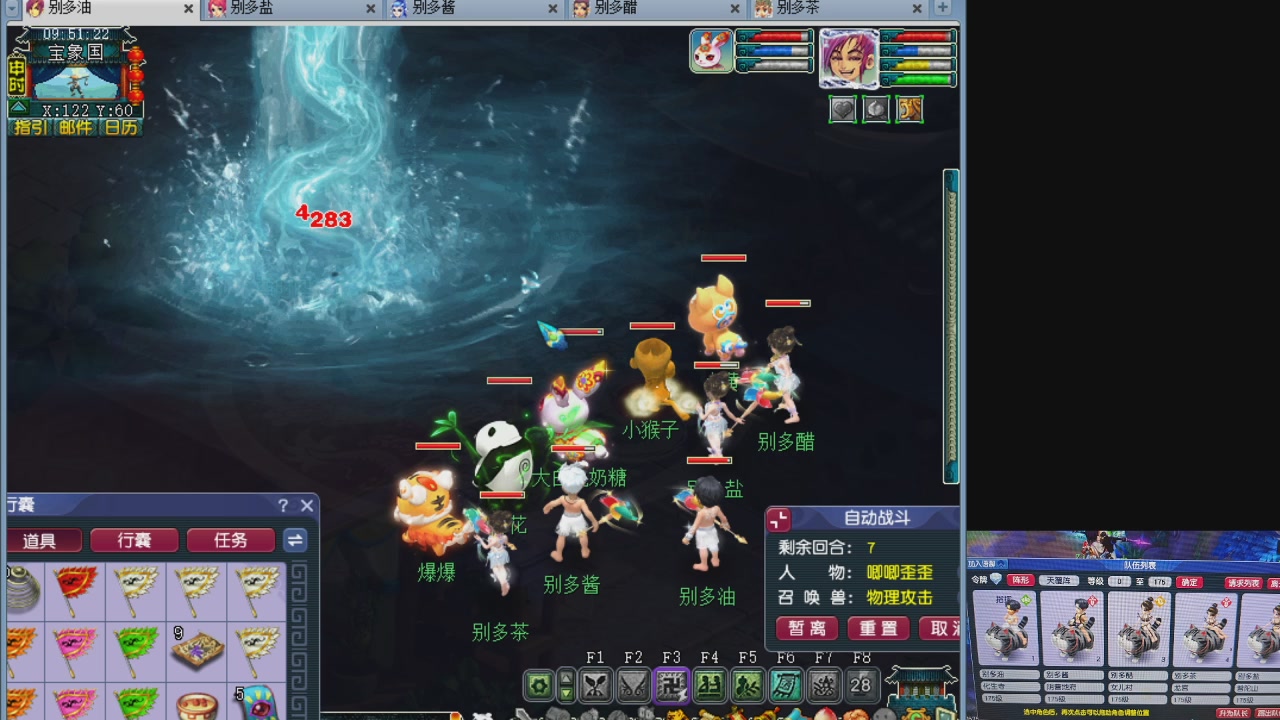
Task: Select the gear settings icon on the skill bar
Action: click(538, 685)
